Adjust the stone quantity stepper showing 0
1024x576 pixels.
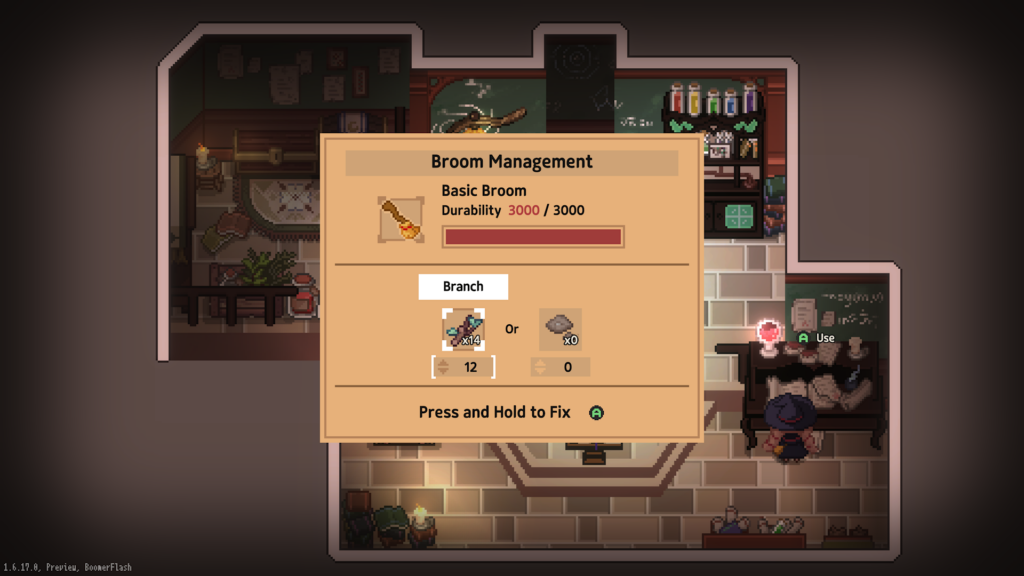pyautogui.click(x=560, y=367)
